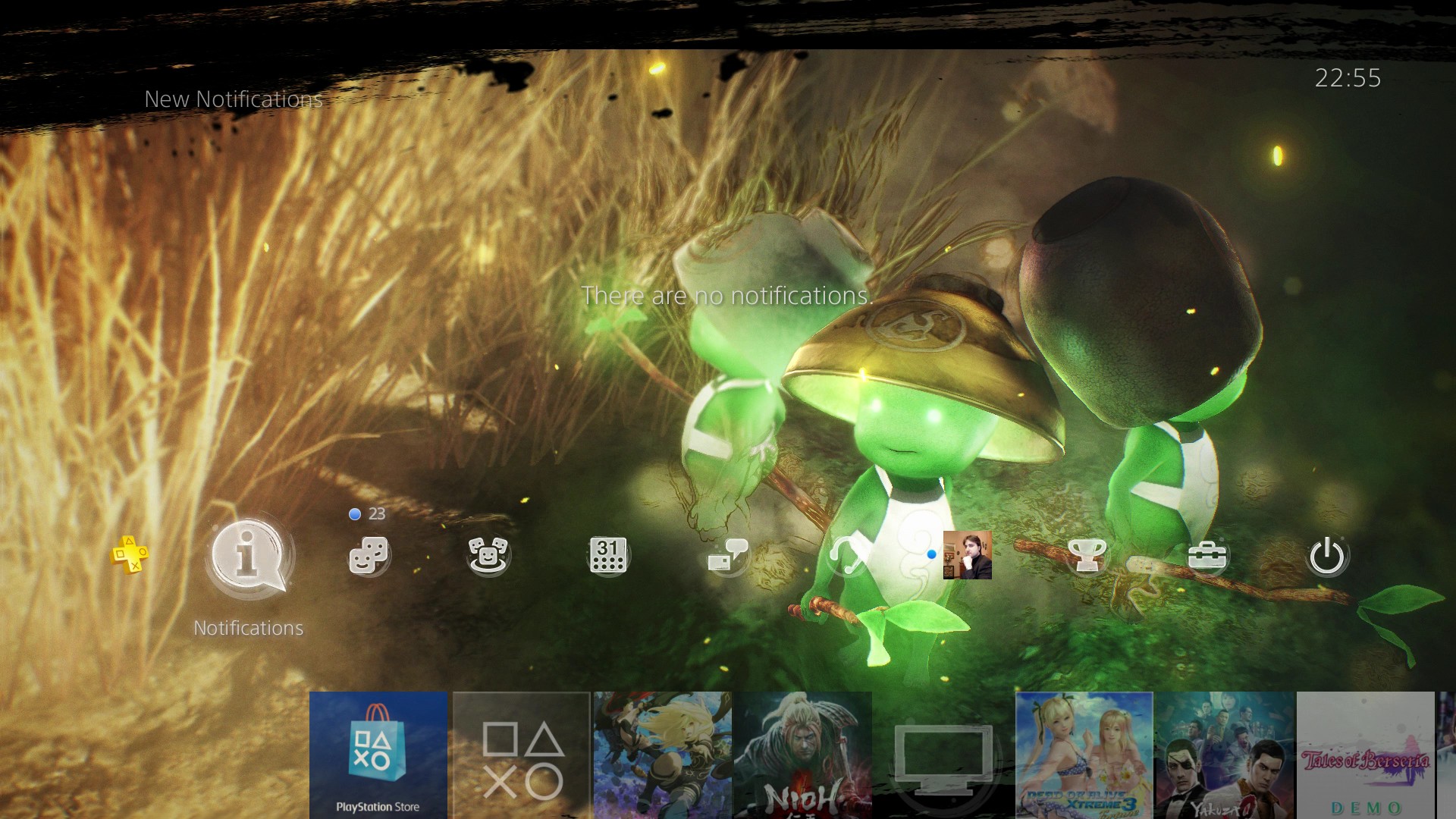Open the Events calendar
The width and height of the screenshot is (1456, 819).
(610, 556)
